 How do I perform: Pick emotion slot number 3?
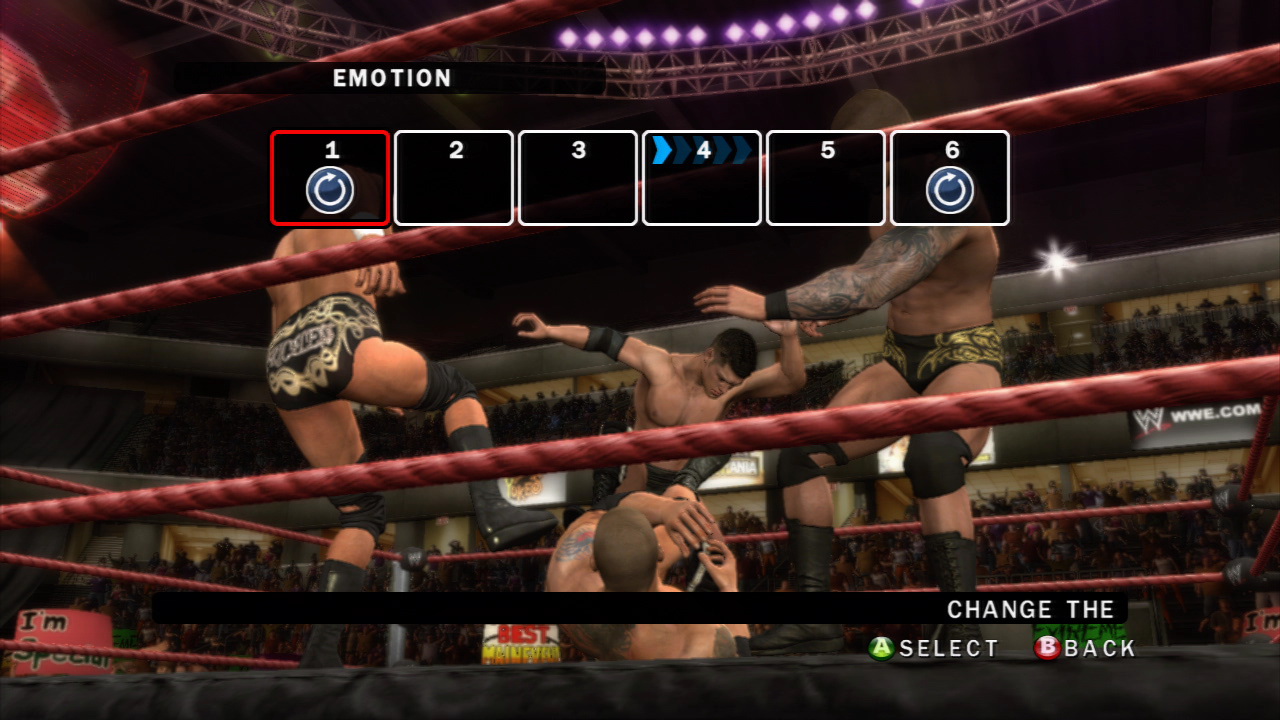coord(578,178)
